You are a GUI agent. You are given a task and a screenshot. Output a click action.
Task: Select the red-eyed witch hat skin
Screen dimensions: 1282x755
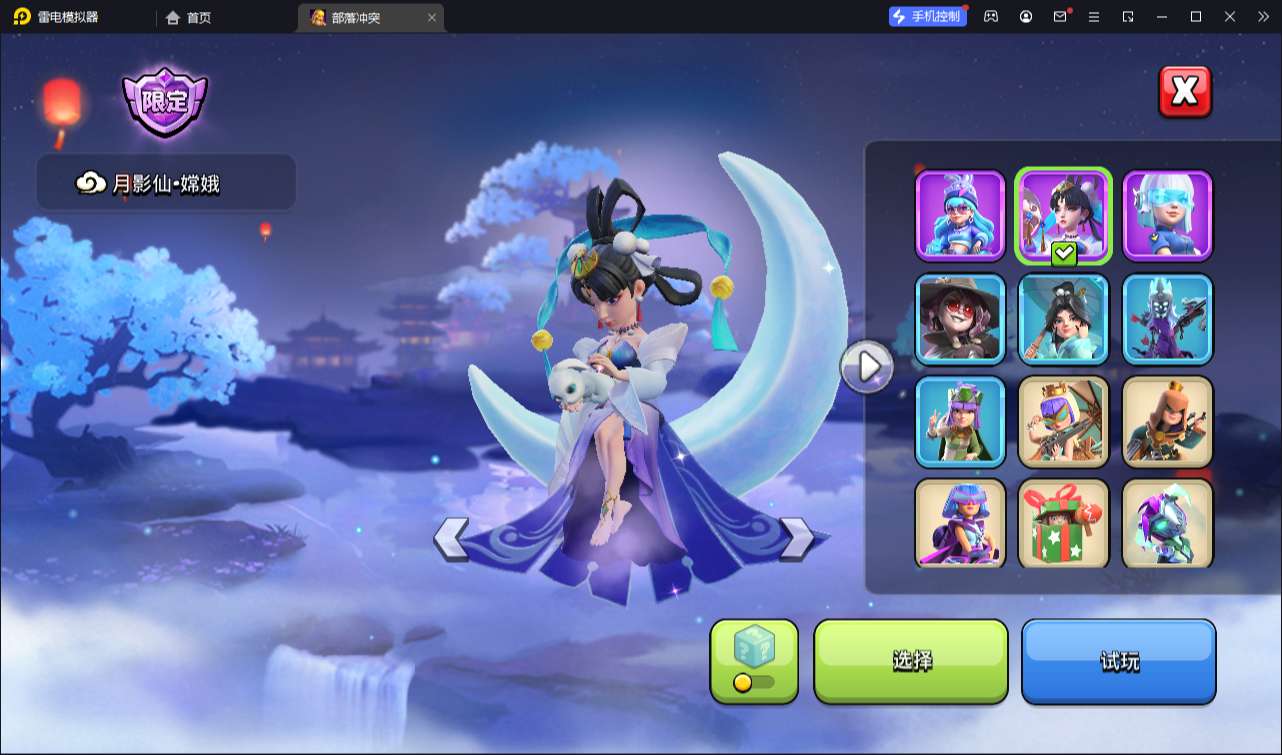[x=960, y=319]
